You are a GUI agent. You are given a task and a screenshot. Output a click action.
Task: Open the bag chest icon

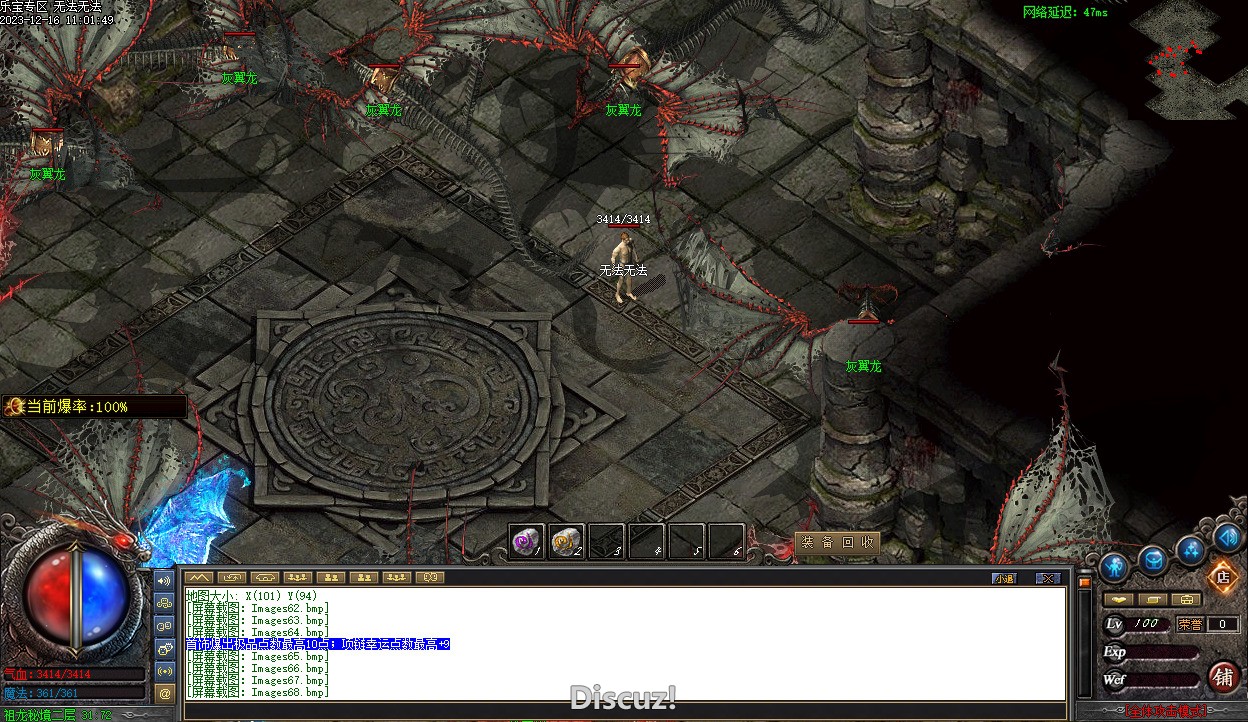point(1153,561)
